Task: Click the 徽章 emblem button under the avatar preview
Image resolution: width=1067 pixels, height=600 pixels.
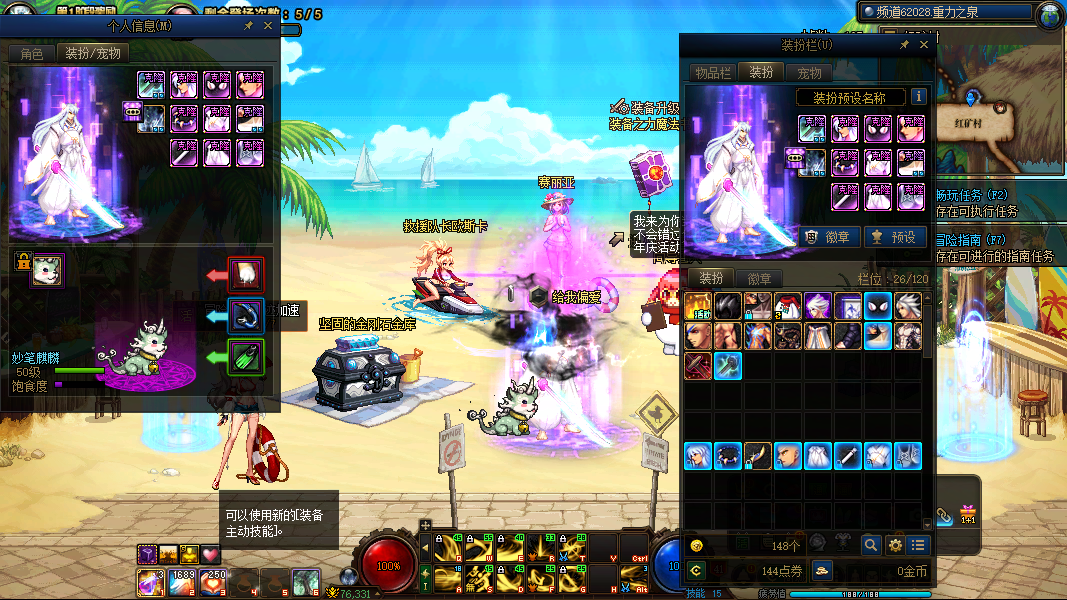Action: (x=832, y=237)
